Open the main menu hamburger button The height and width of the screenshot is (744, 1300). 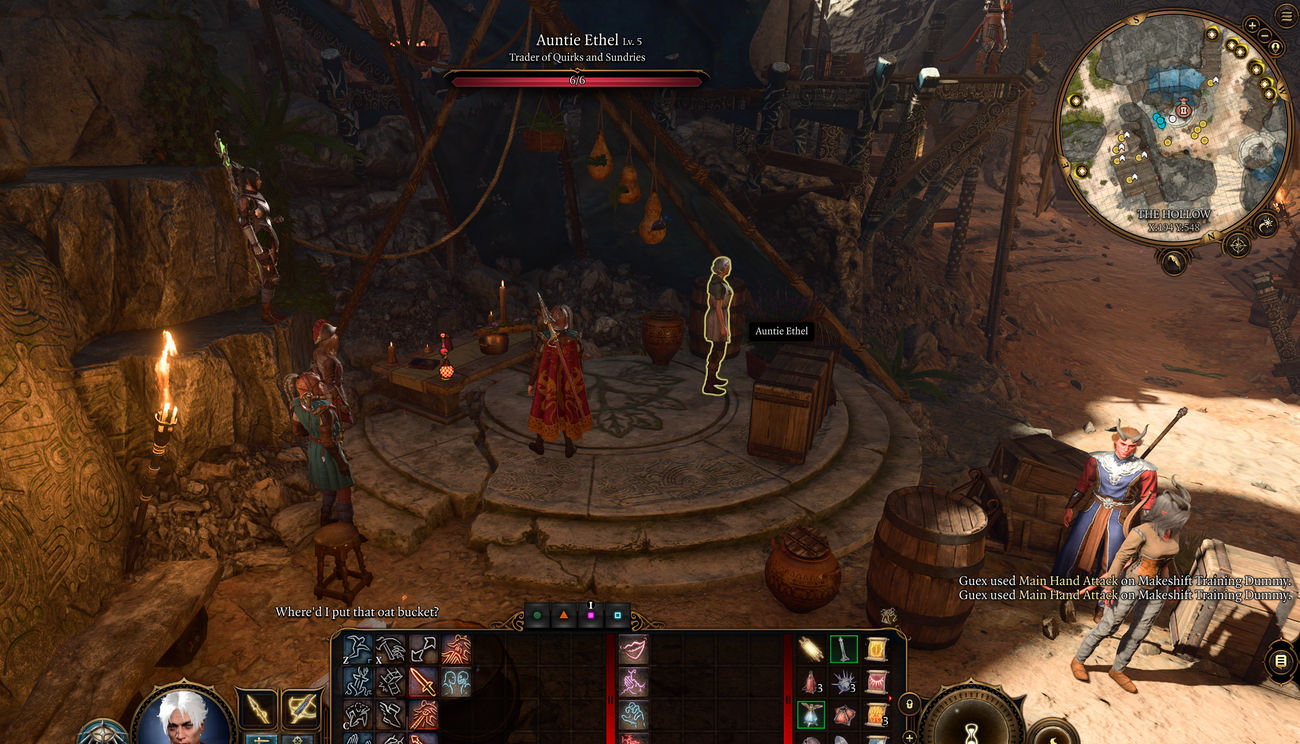[x=1287, y=15]
